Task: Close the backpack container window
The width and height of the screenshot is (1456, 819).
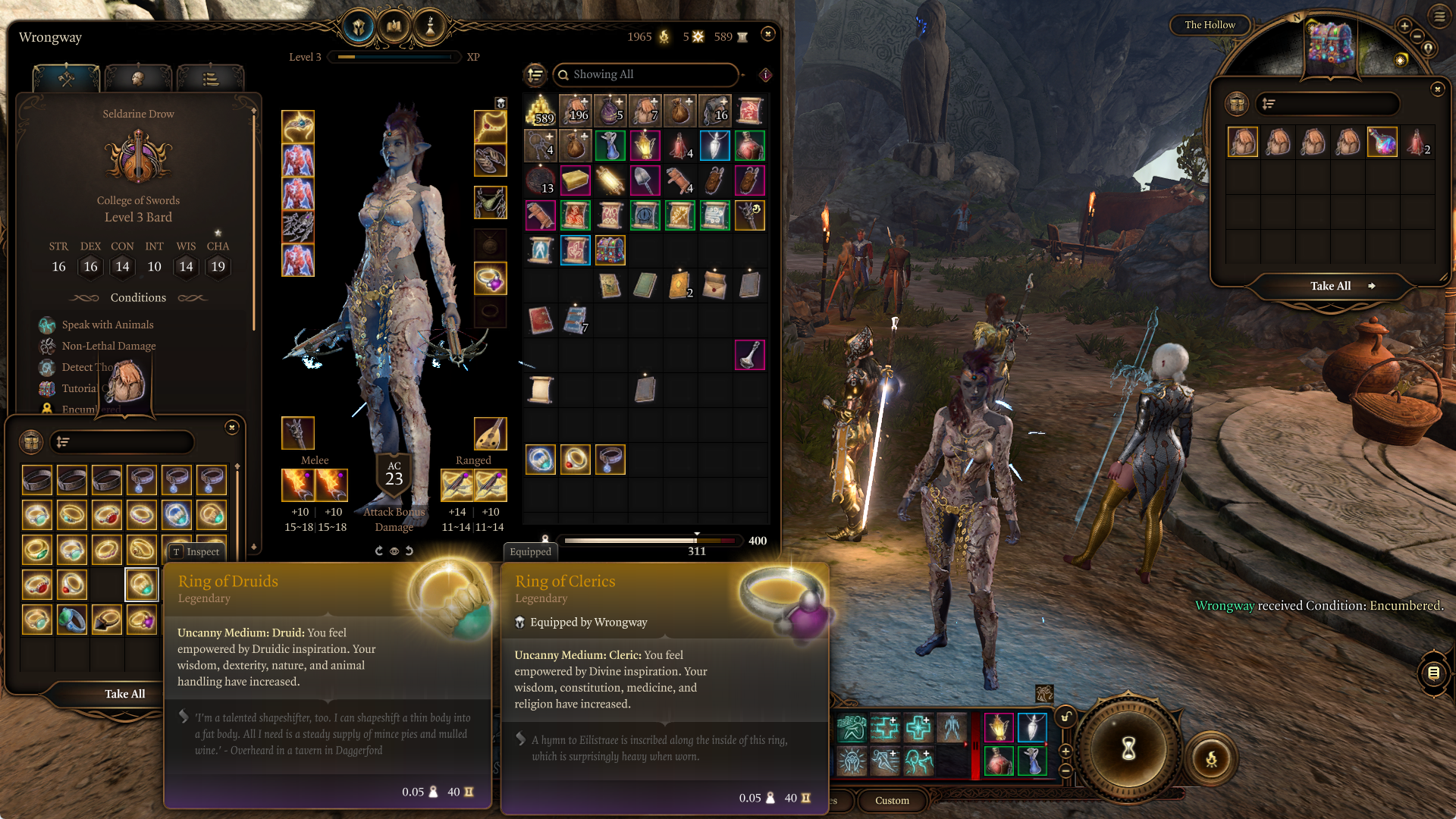Action: 1437,89
